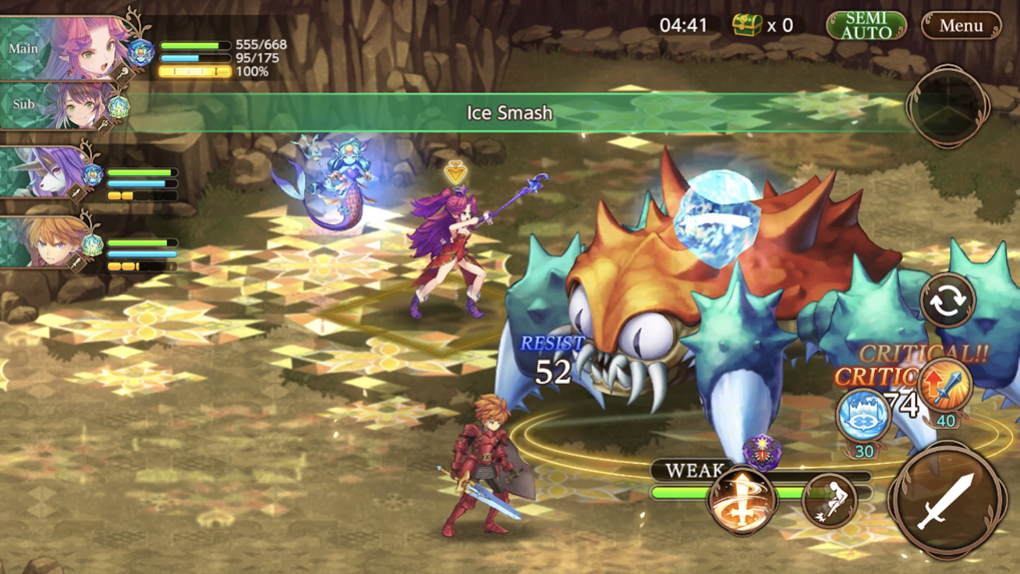Trigger the glowing cross special skill

click(742, 497)
